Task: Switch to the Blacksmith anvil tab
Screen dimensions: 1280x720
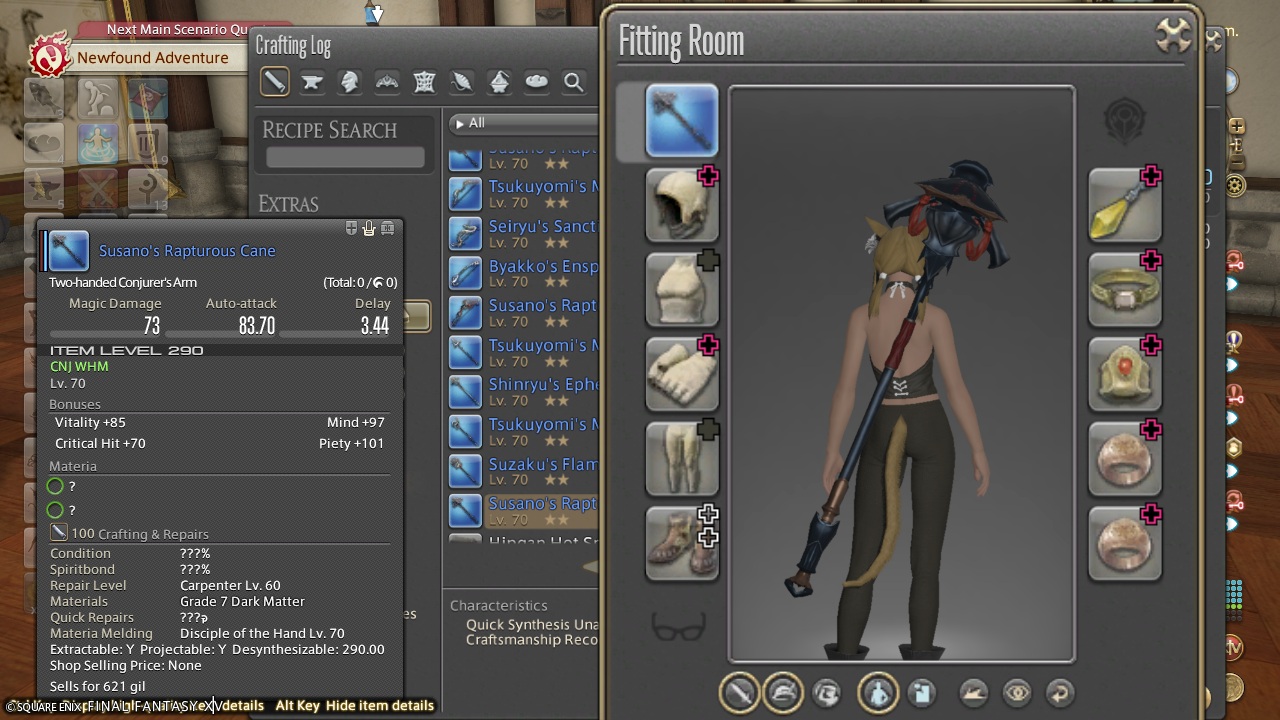Action: tap(312, 82)
